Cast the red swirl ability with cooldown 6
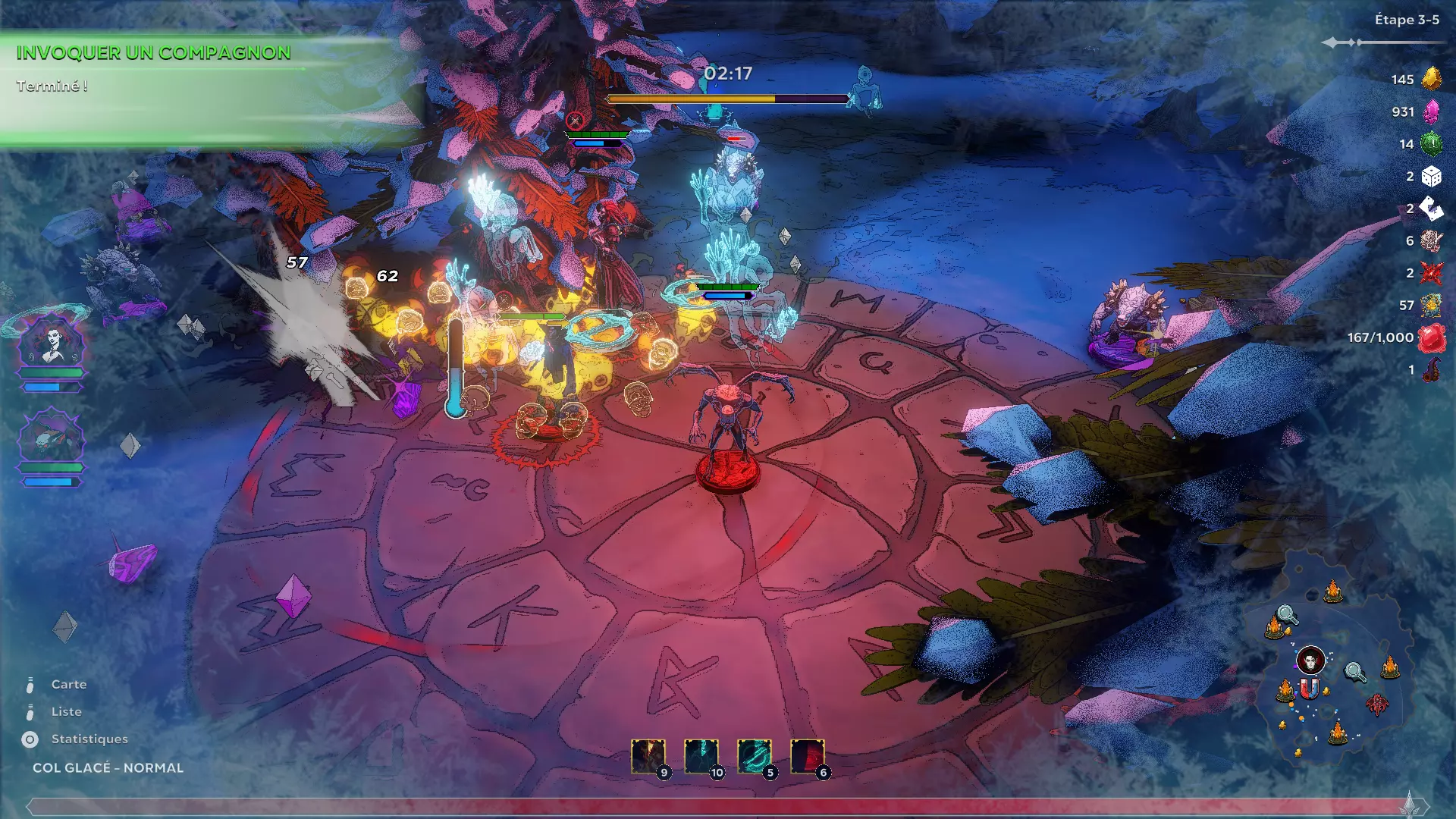 [x=808, y=756]
